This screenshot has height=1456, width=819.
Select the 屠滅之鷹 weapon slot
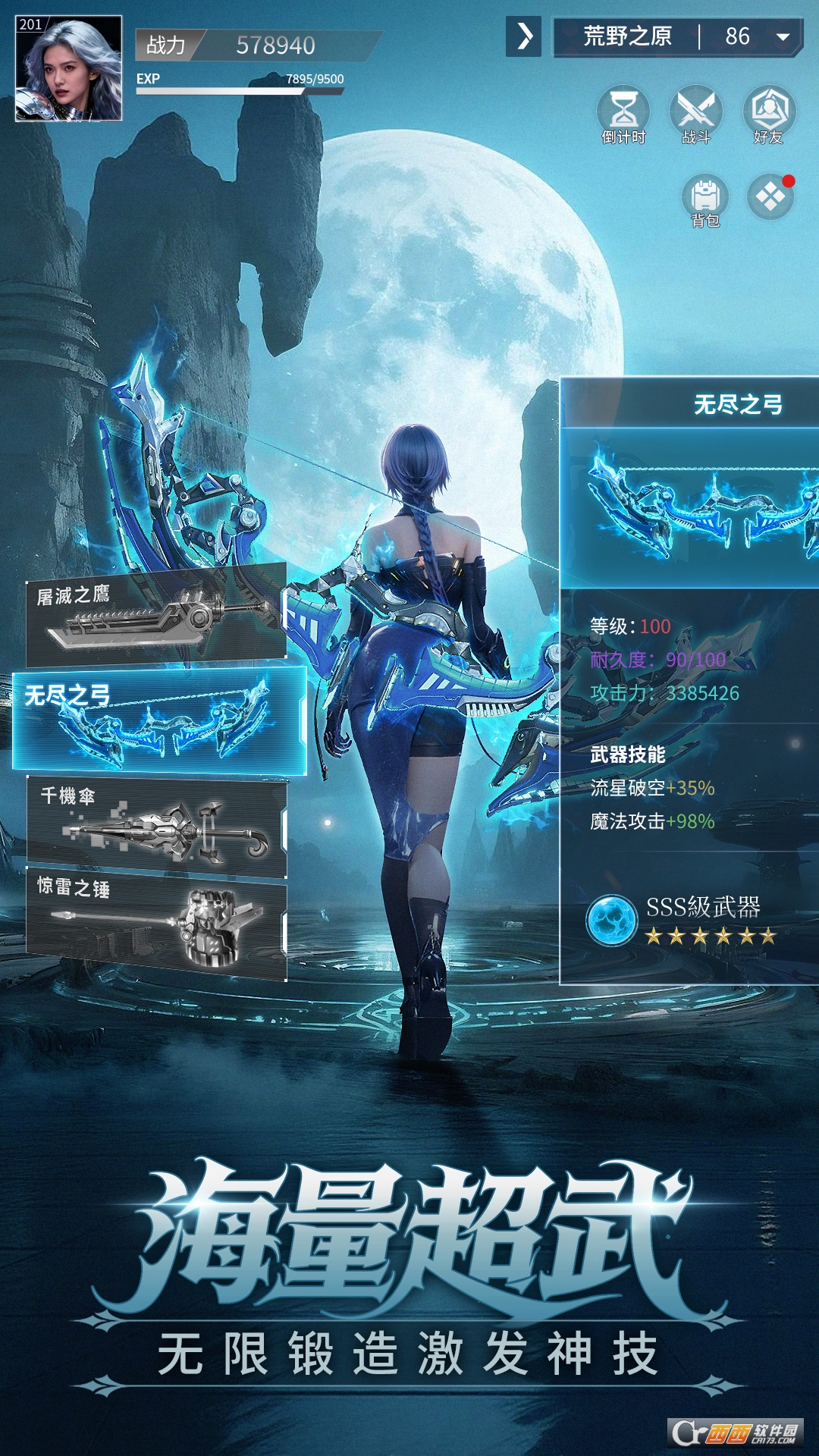156,614
